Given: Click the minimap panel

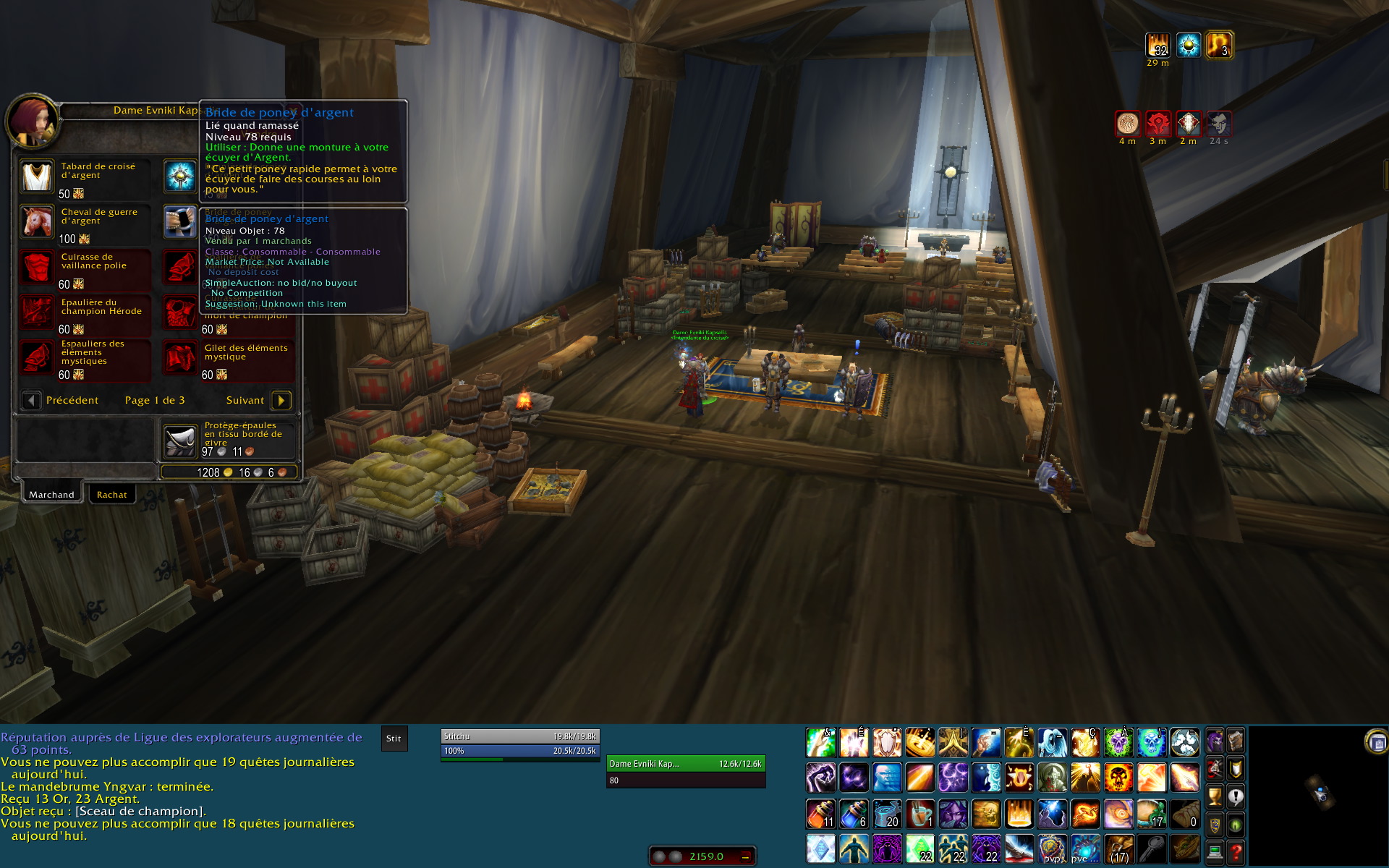Looking at the screenshot, I should point(1317,794).
